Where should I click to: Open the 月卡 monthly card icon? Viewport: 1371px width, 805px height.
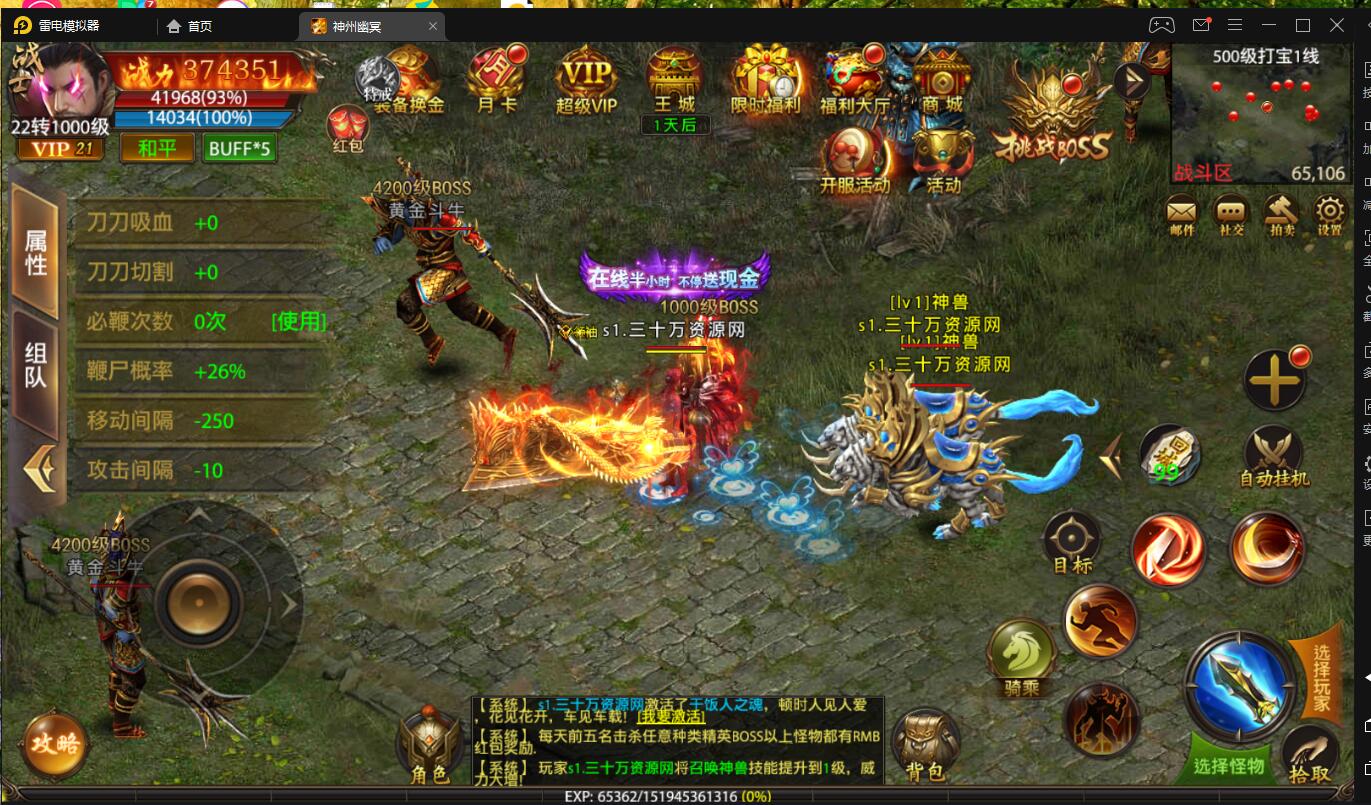pyautogui.click(x=497, y=80)
